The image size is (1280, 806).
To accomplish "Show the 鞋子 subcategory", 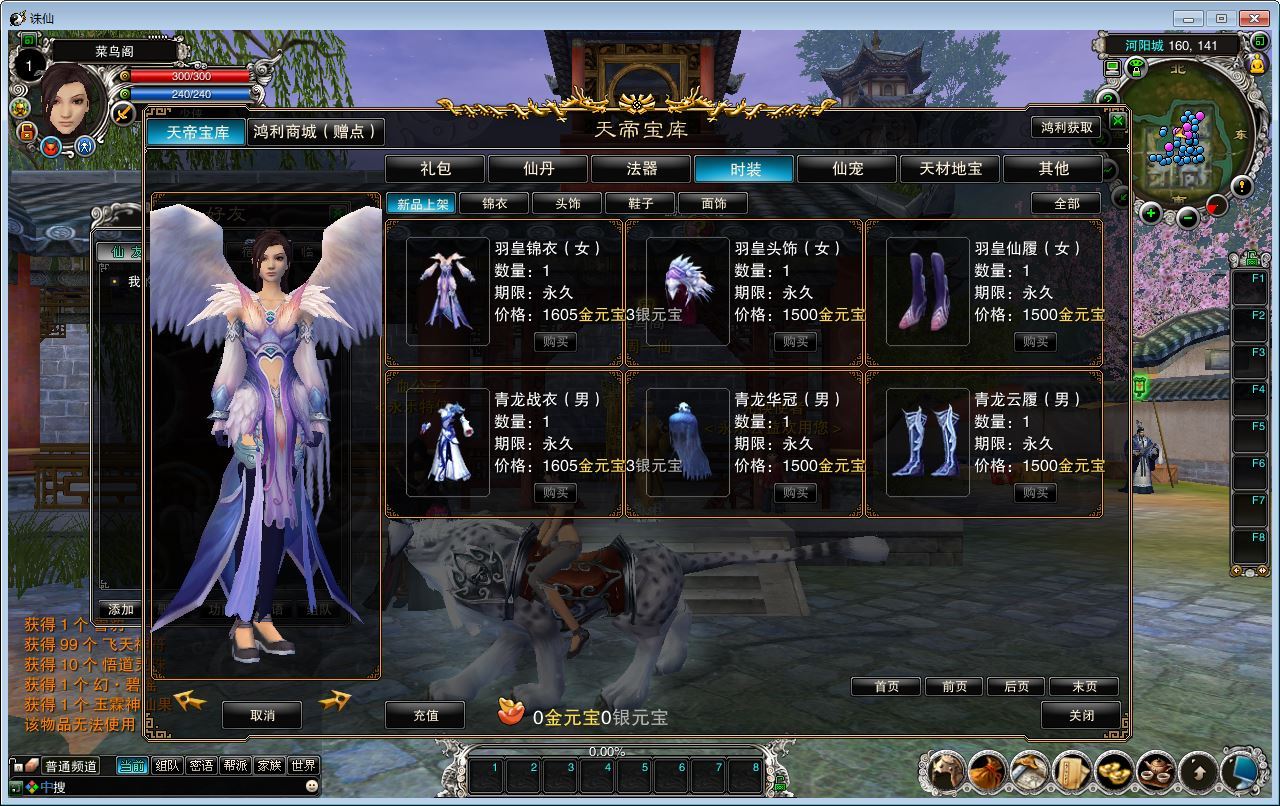I will coord(641,204).
